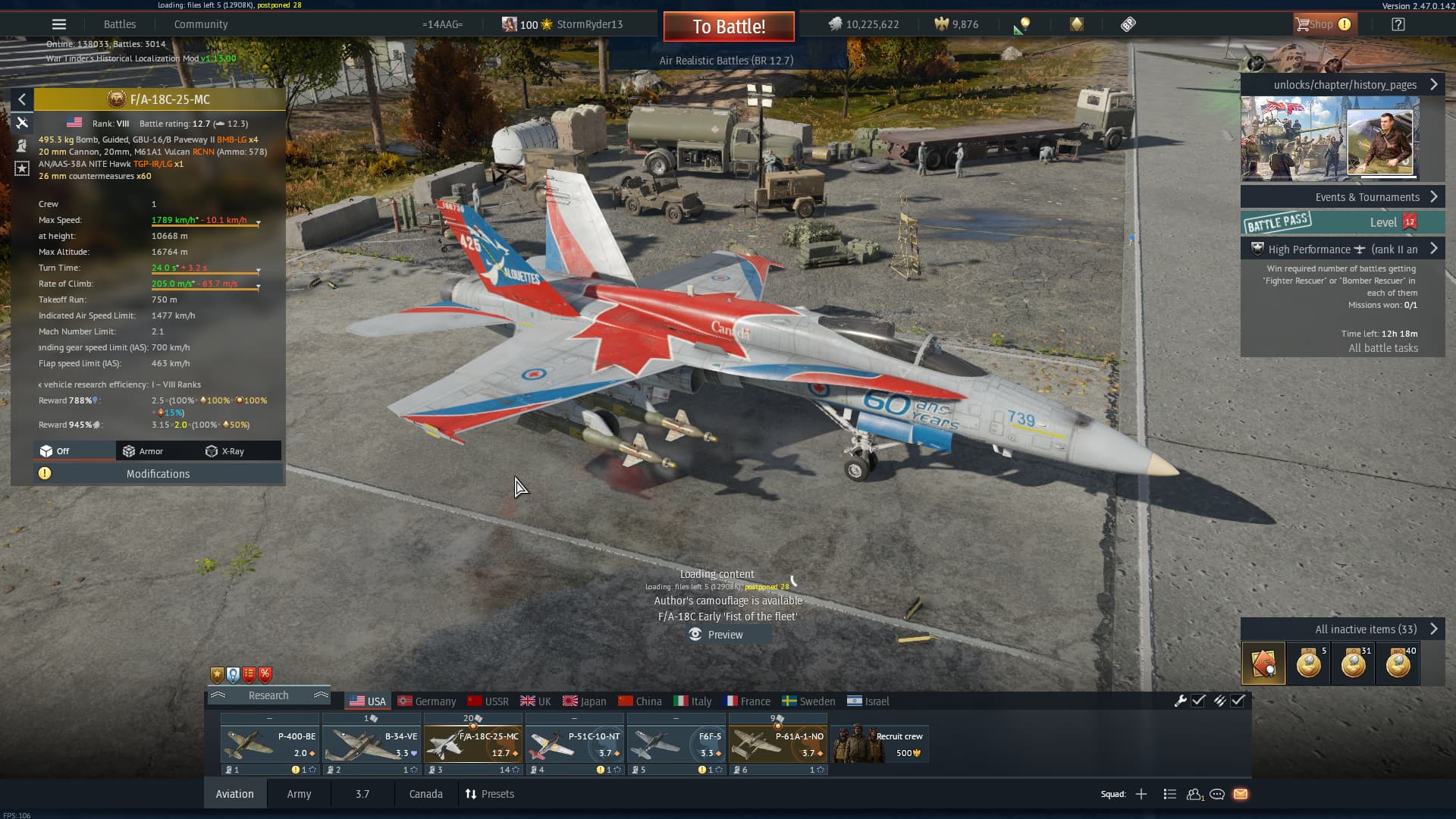Select the P-51C-10-NT crew slot
The height and width of the screenshot is (819, 1456).
point(574,744)
